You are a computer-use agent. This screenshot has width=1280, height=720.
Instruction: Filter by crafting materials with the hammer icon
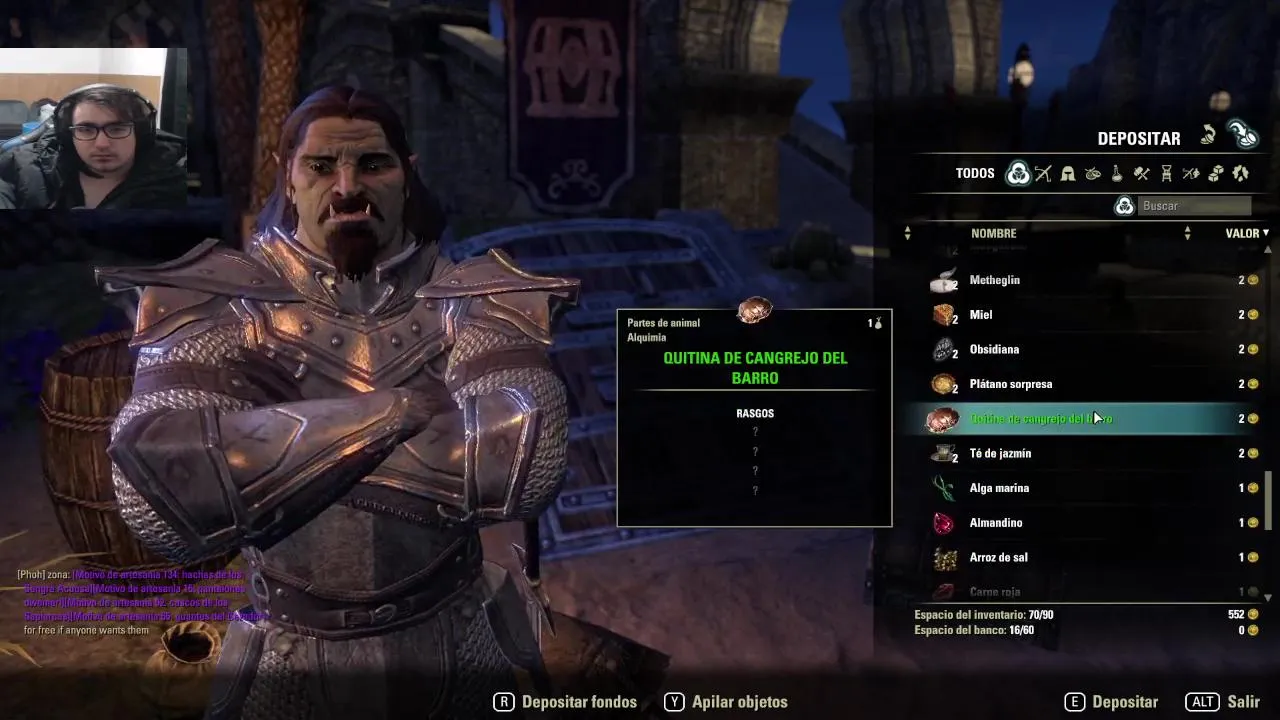1142,173
